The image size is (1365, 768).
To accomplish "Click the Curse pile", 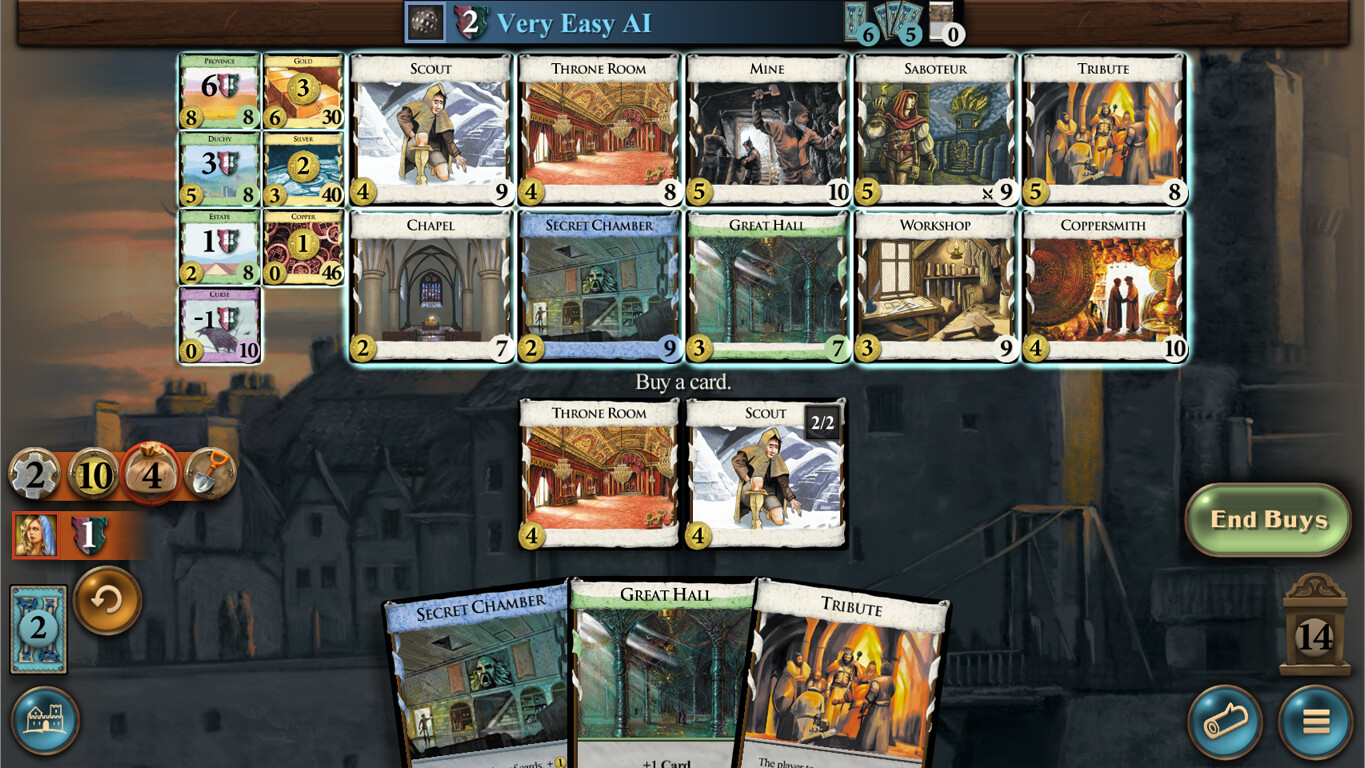I will [219, 325].
